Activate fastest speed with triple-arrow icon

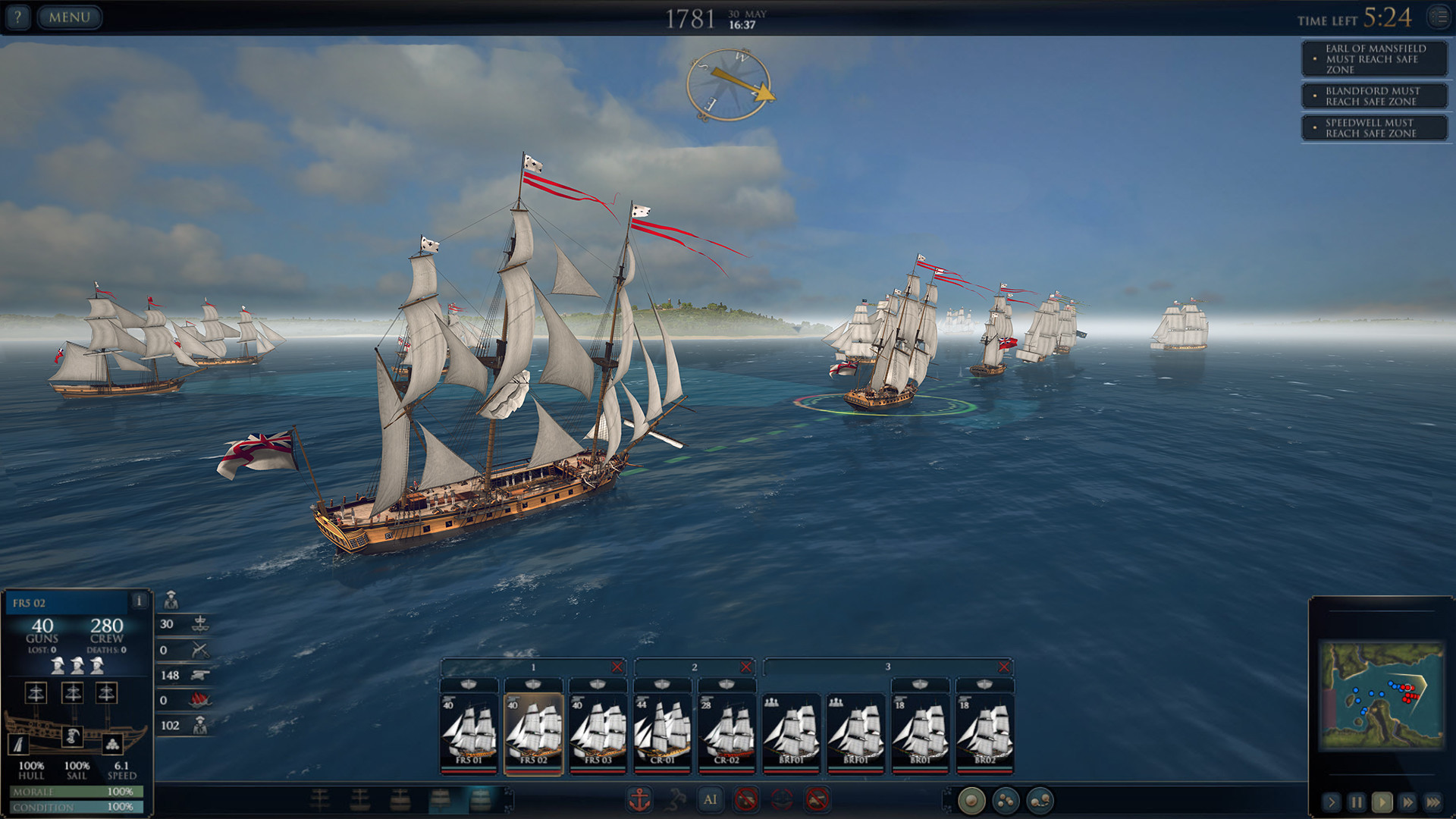point(1432,802)
